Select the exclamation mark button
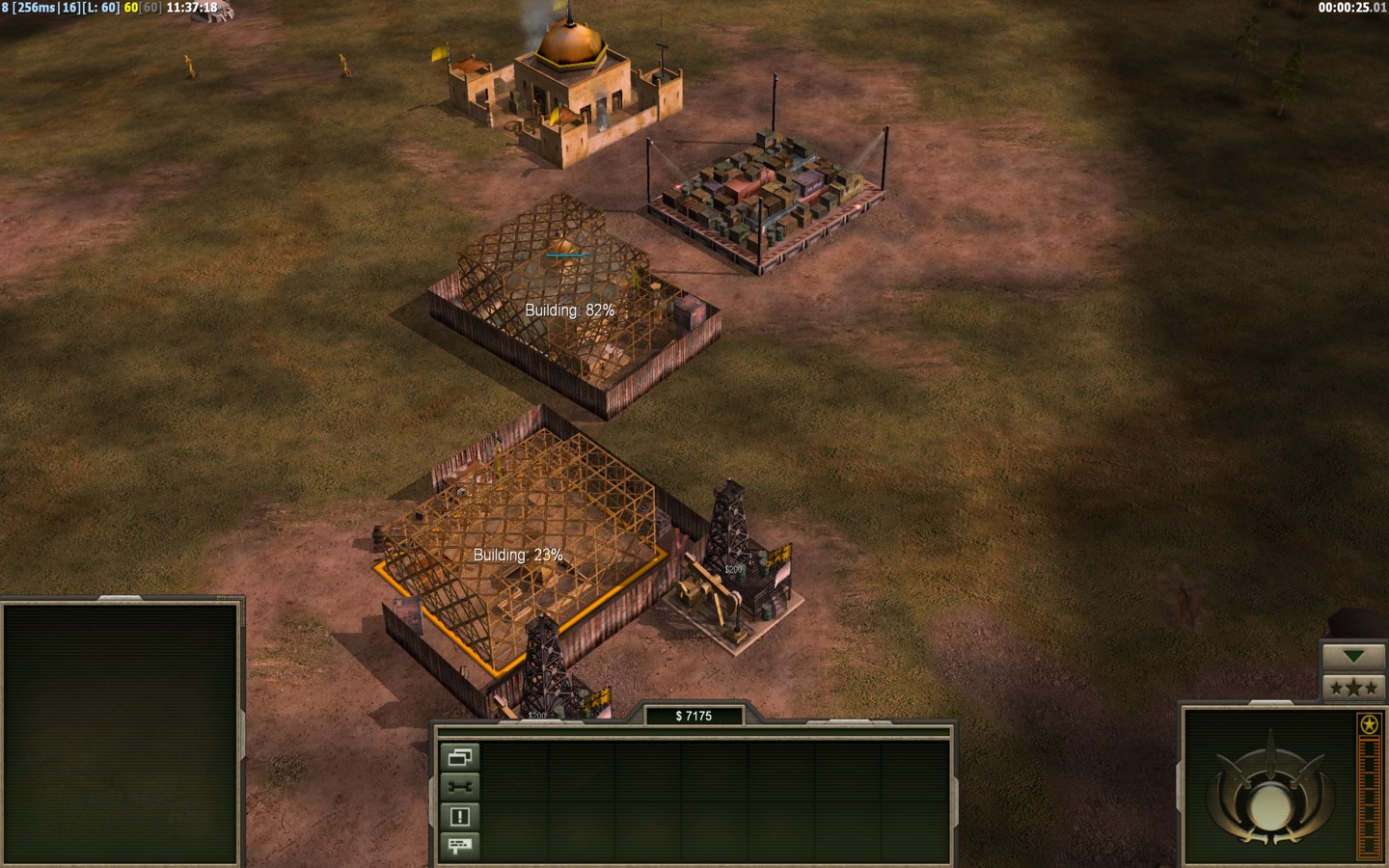 pos(460,817)
